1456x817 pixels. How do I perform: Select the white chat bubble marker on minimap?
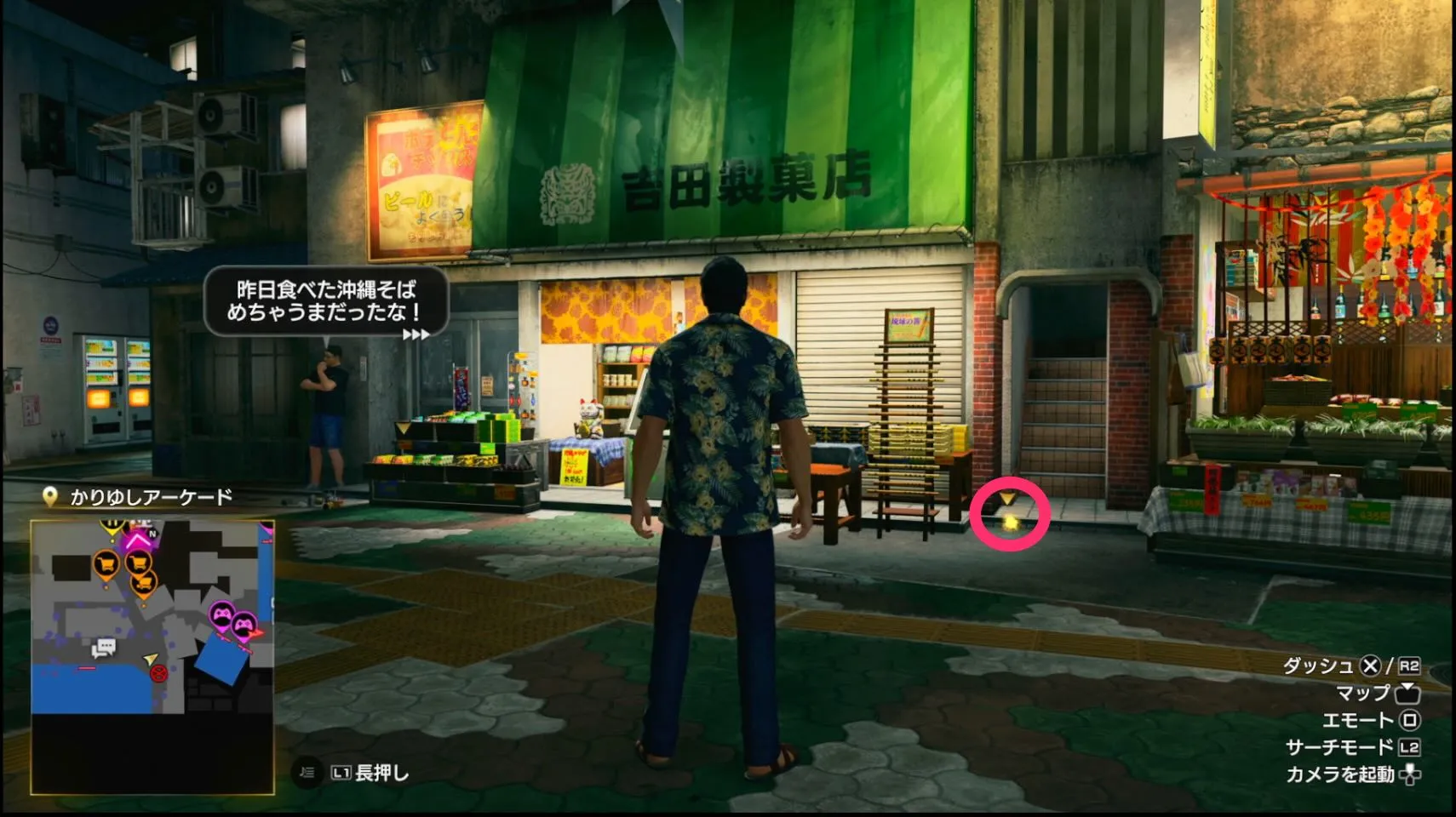(x=103, y=648)
